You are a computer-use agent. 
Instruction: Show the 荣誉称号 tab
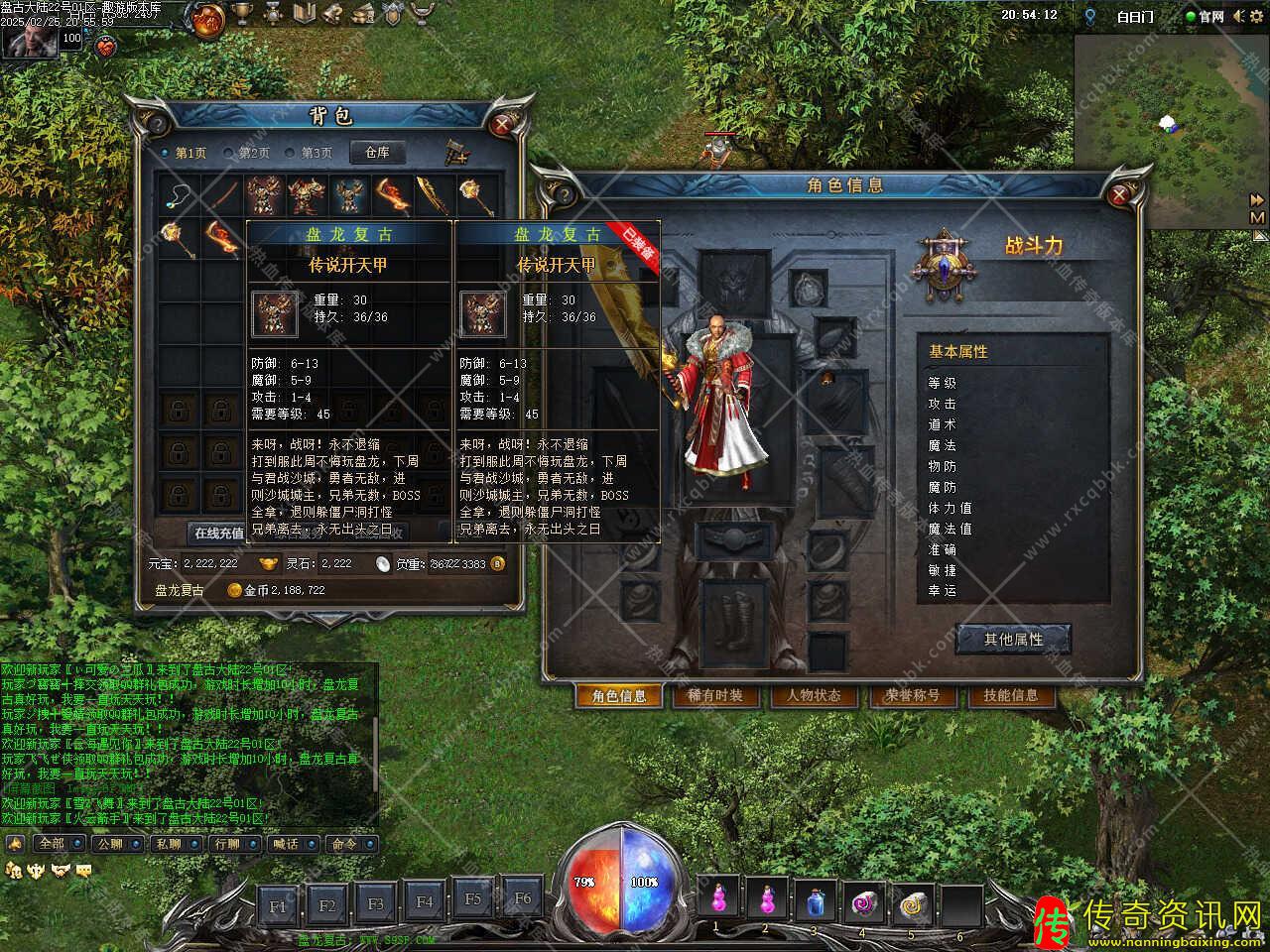[x=912, y=696]
